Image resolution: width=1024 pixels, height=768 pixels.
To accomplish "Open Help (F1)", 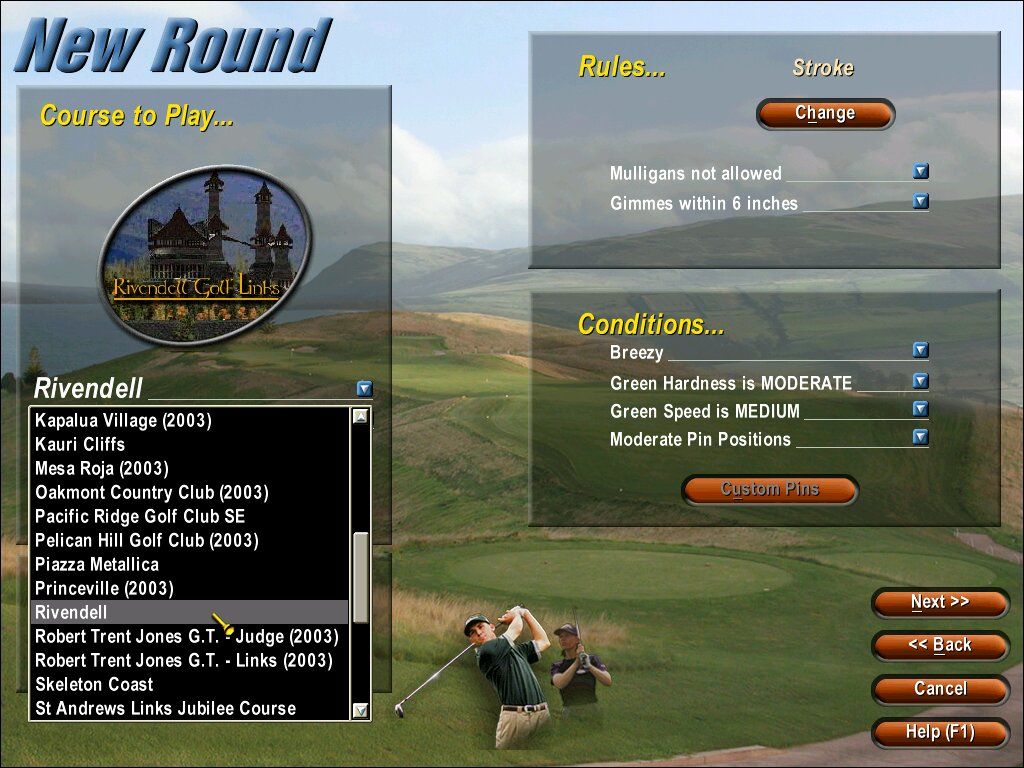I will coord(940,732).
